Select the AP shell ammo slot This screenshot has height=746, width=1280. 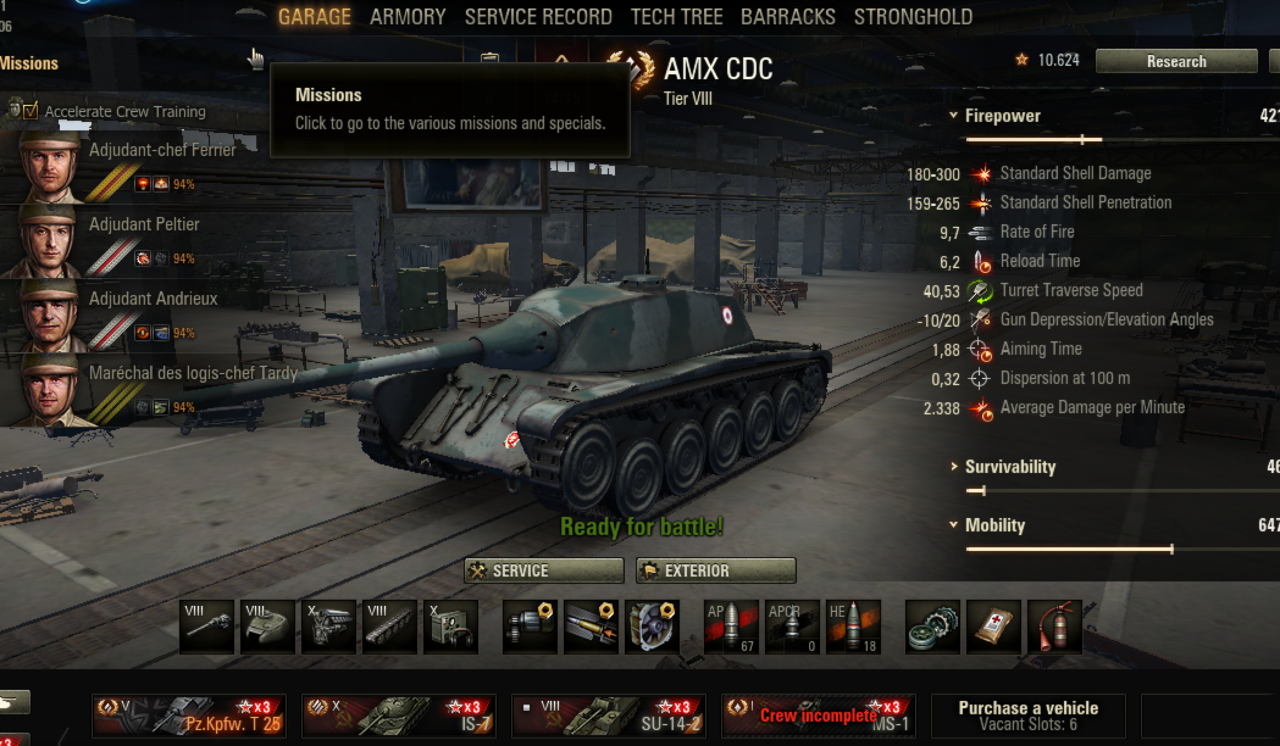[x=731, y=627]
